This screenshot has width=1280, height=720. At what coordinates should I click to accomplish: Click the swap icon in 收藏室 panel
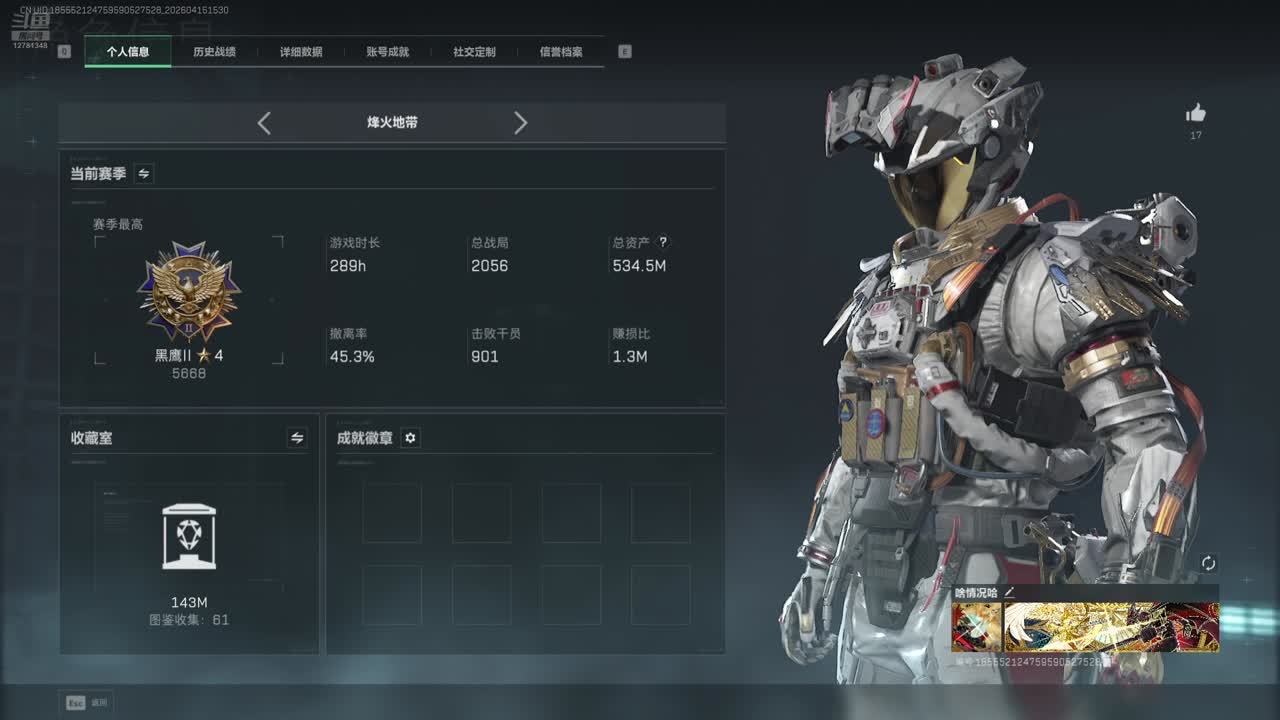[297, 438]
